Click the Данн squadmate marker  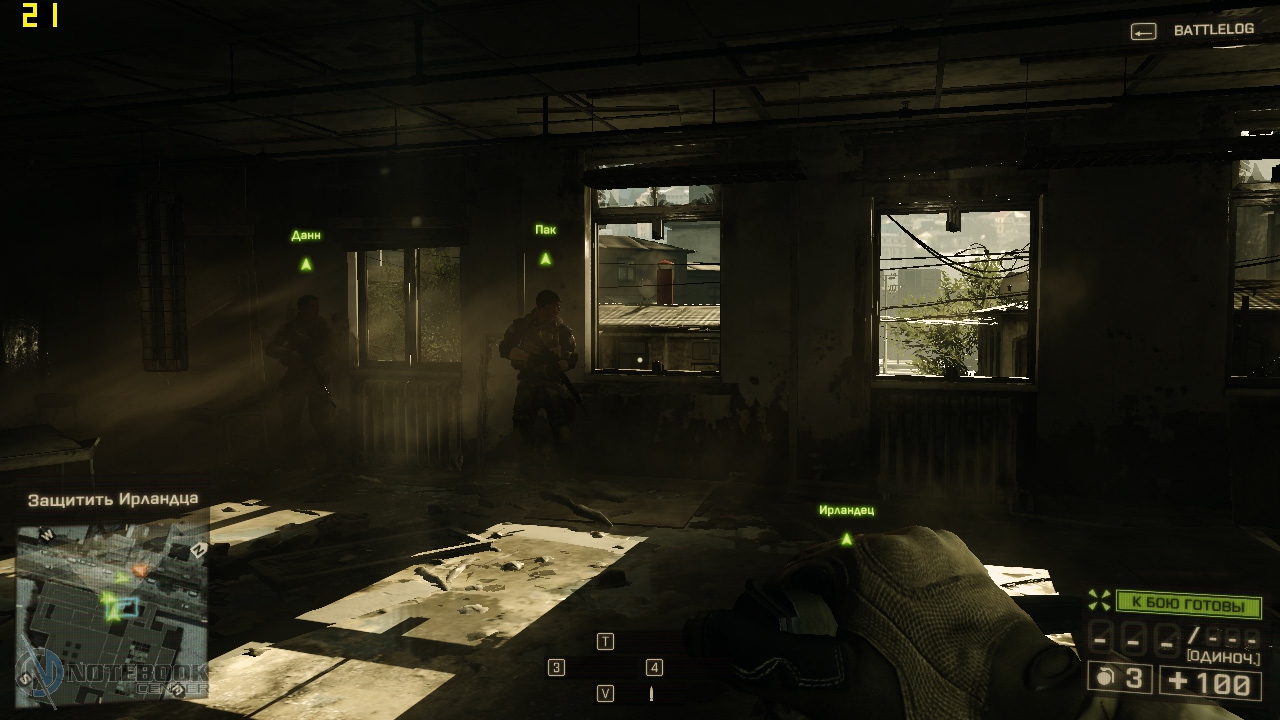[306, 264]
